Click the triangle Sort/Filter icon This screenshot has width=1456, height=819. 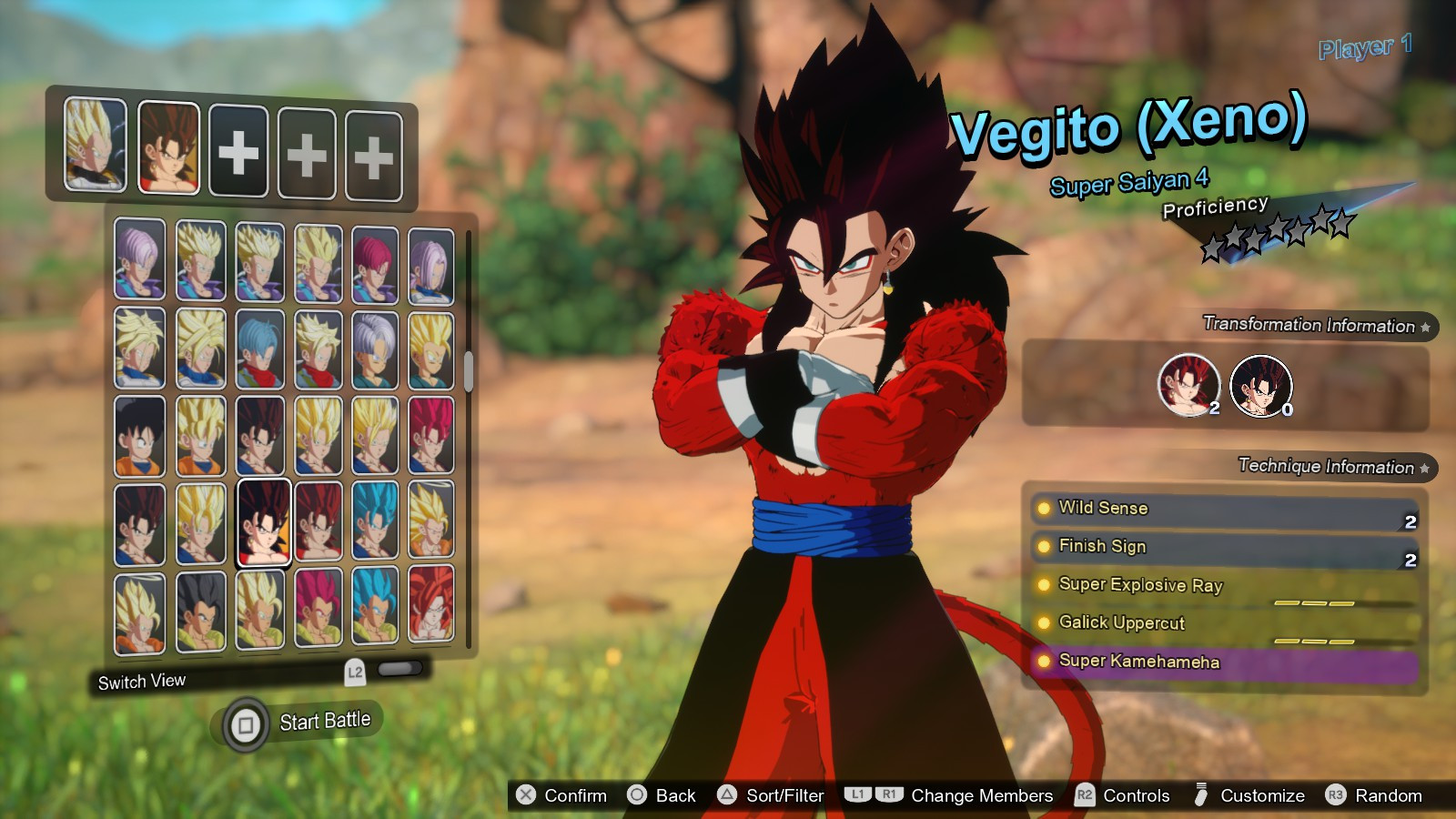(726, 795)
